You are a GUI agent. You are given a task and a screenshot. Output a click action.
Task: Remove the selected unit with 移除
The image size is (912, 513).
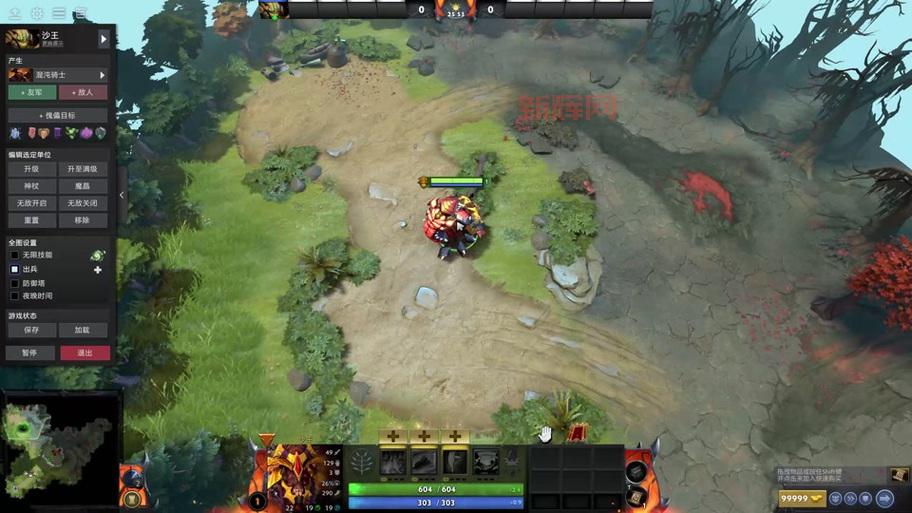[83, 220]
